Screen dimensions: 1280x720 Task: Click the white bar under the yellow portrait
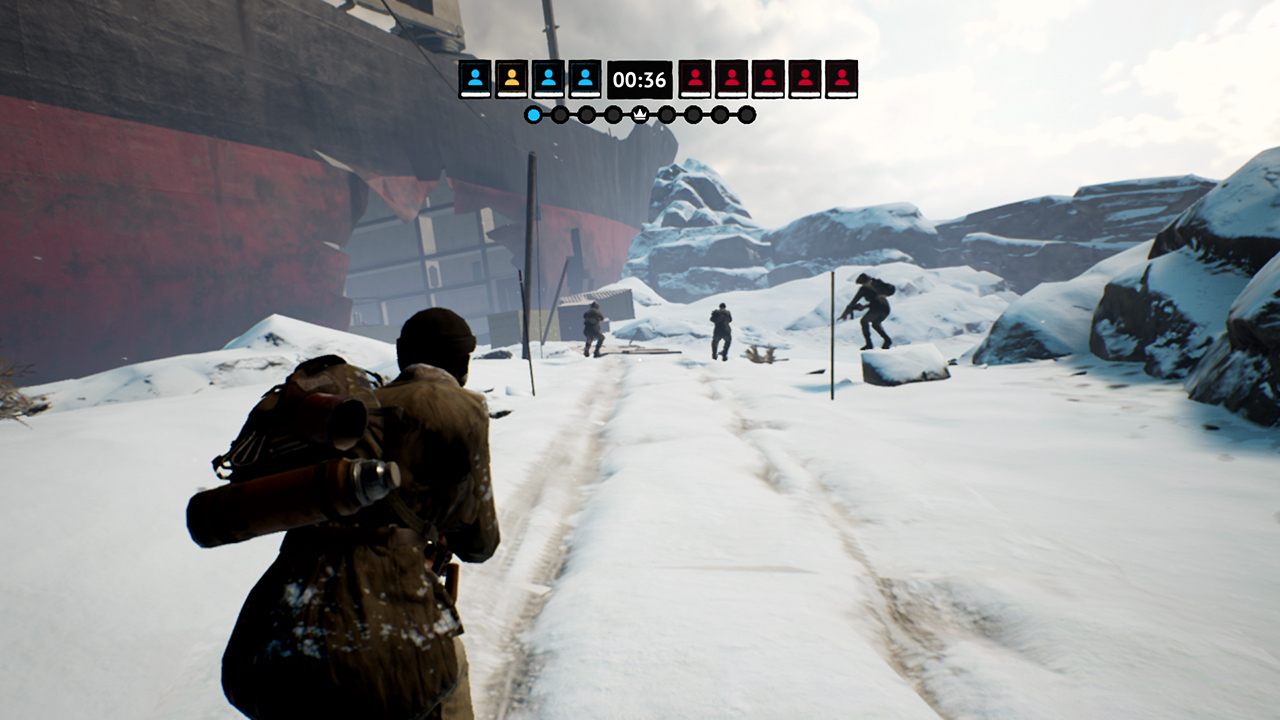[x=512, y=95]
